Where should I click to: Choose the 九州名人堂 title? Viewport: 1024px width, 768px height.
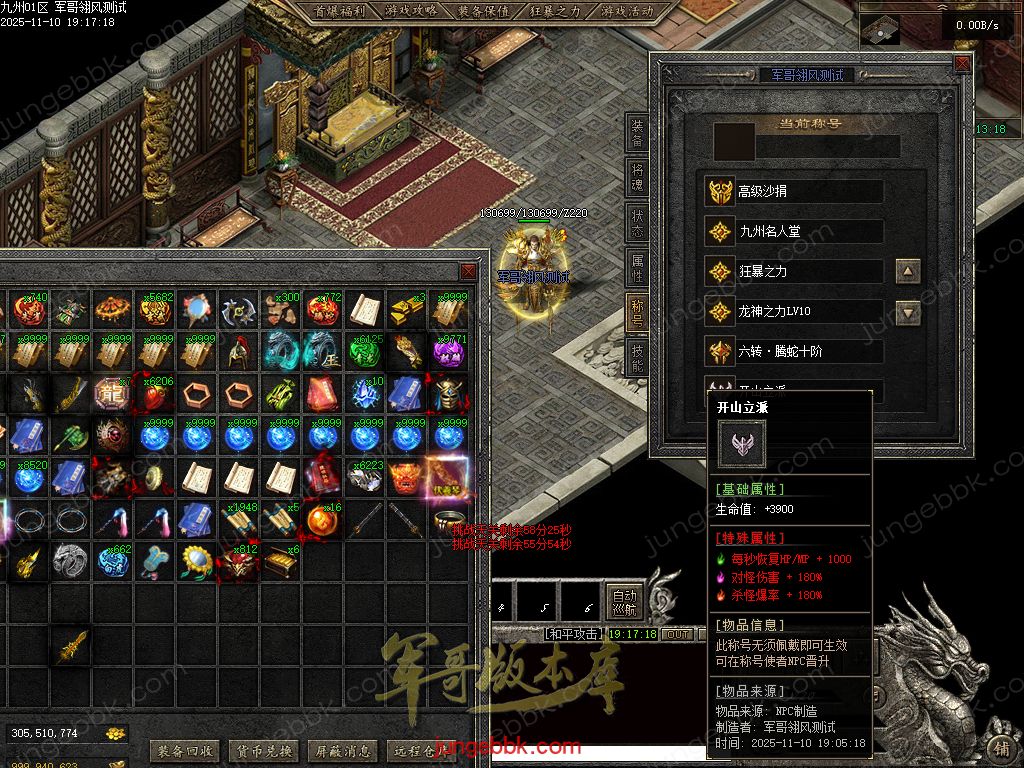(x=795, y=231)
